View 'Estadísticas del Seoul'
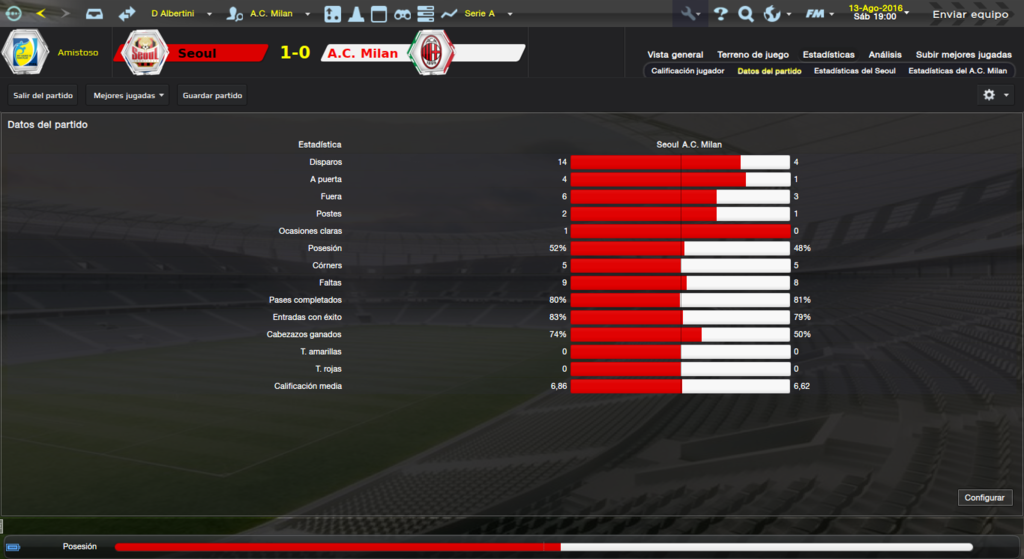Viewport: 1024px width, 559px height. [x=854, y=72]
